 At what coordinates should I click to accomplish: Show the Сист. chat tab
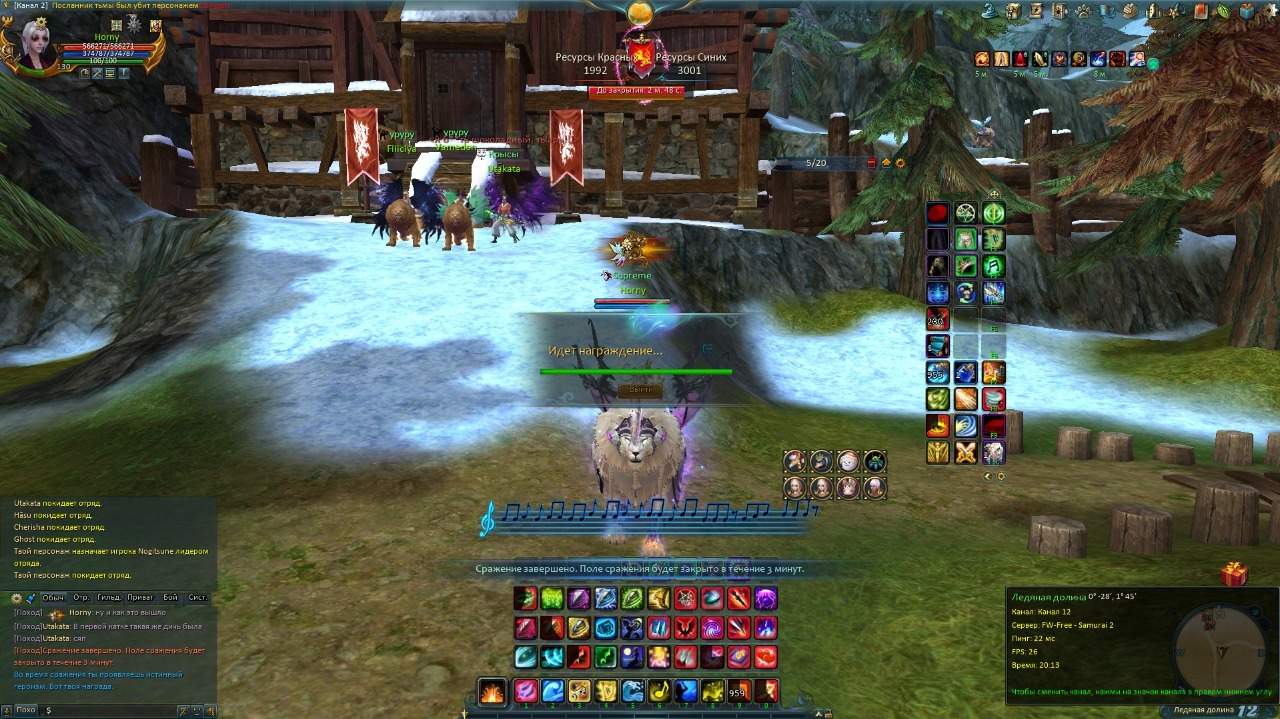coord(198,597)
